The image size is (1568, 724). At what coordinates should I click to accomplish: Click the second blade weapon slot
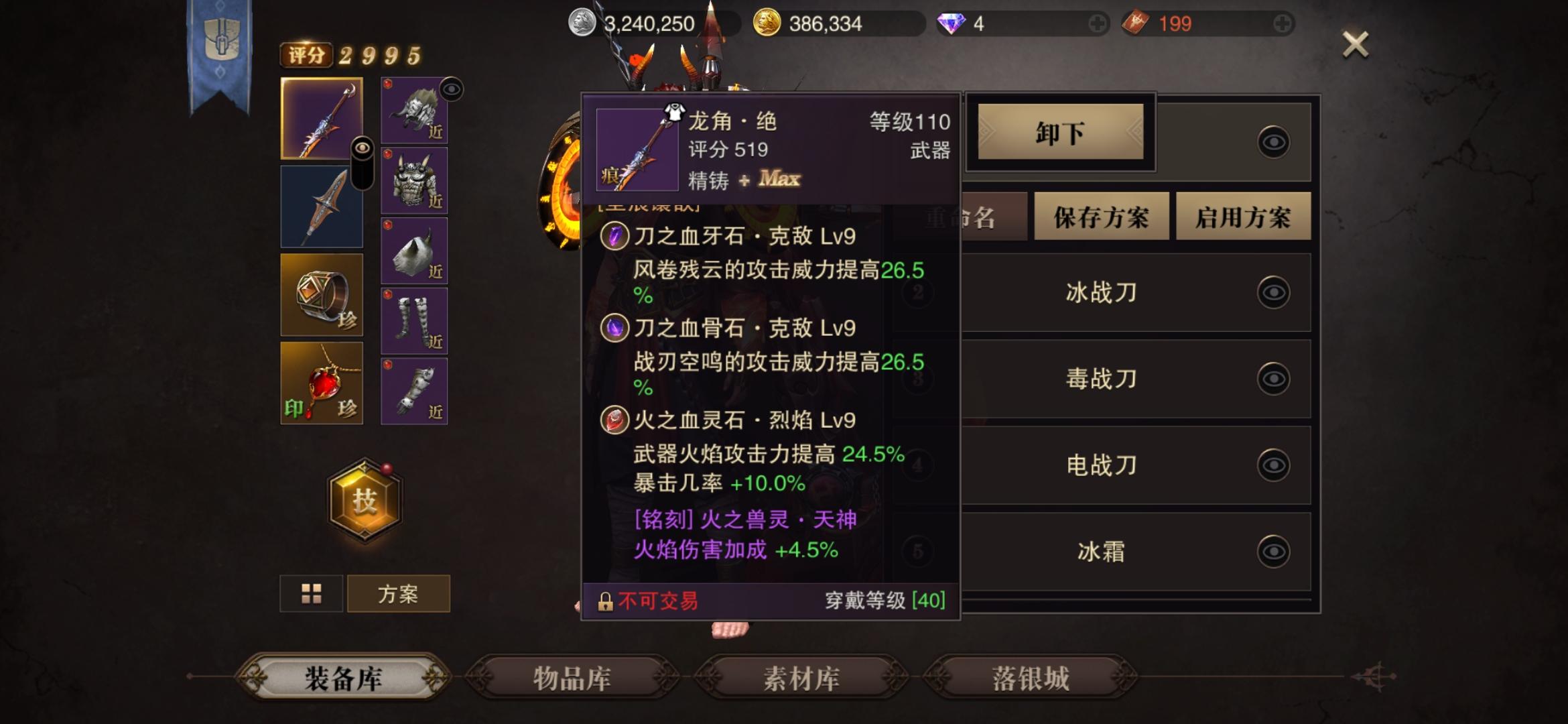[322, 205]
